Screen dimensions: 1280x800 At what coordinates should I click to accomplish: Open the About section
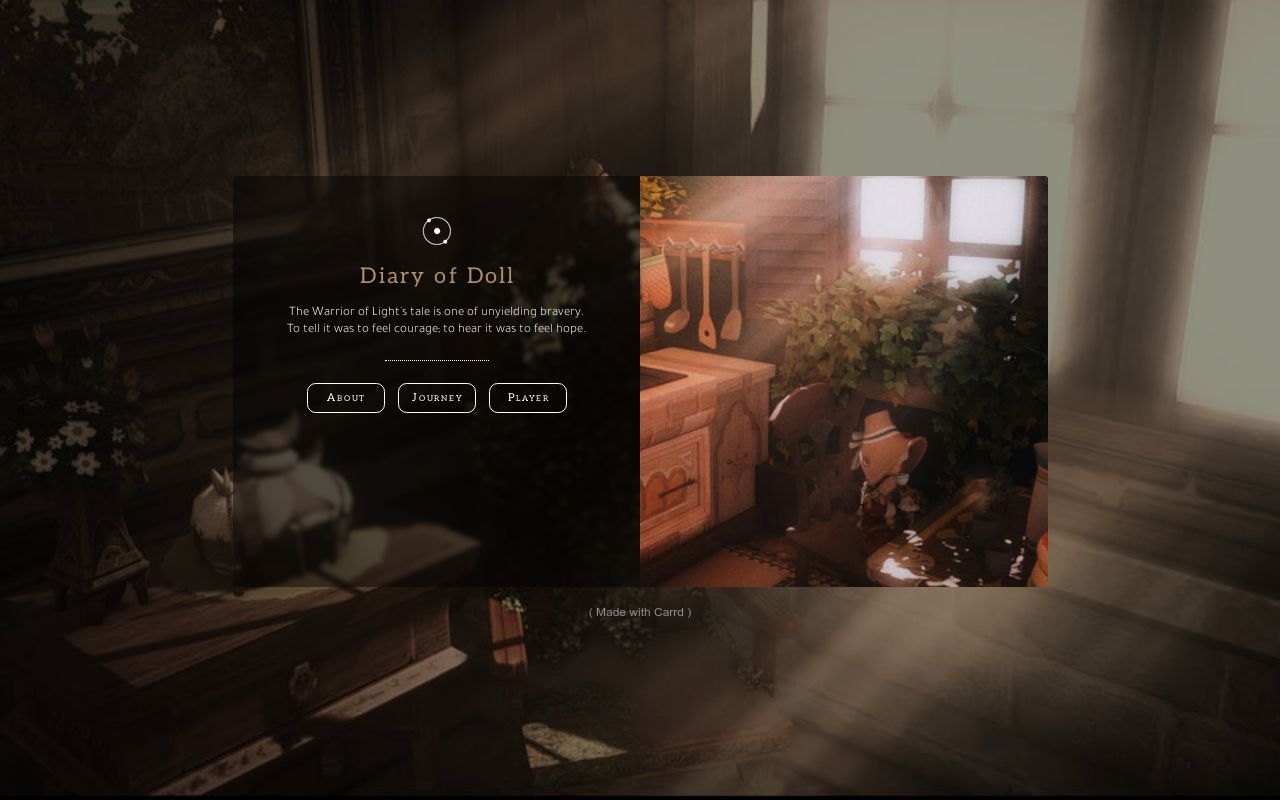[345, 397]
